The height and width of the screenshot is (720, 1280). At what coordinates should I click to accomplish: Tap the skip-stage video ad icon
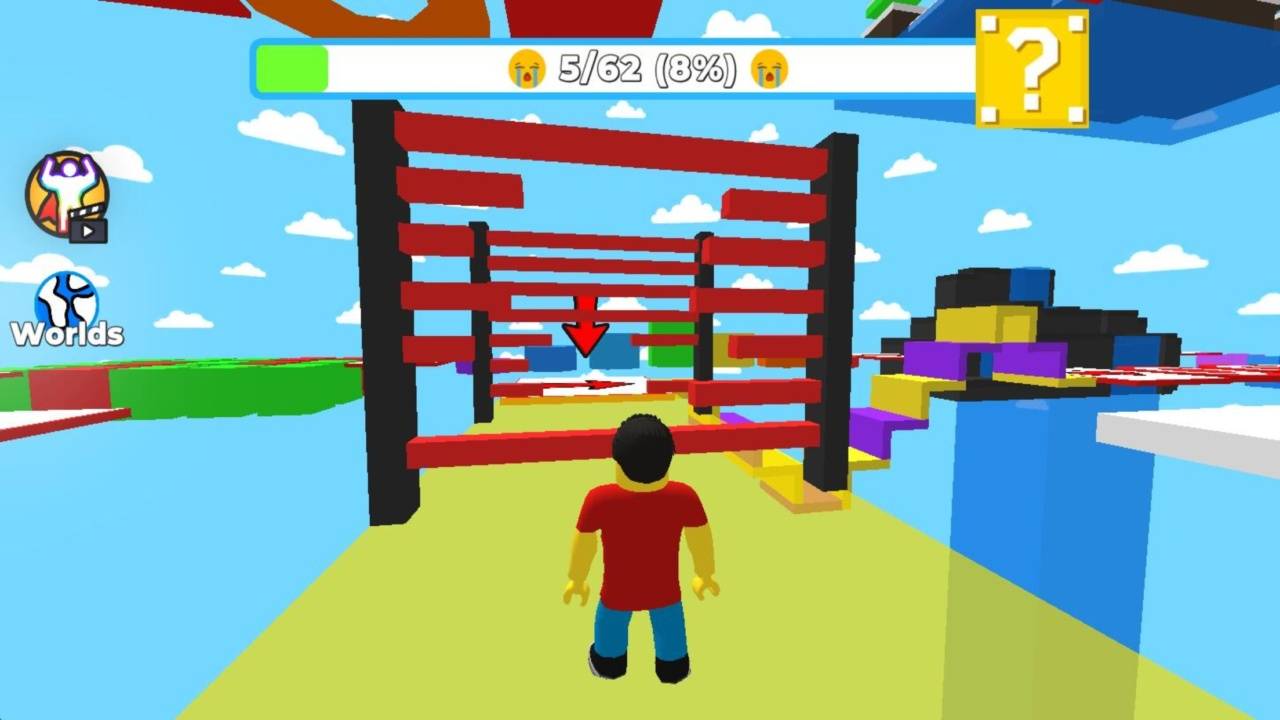[x=67, y=197]
